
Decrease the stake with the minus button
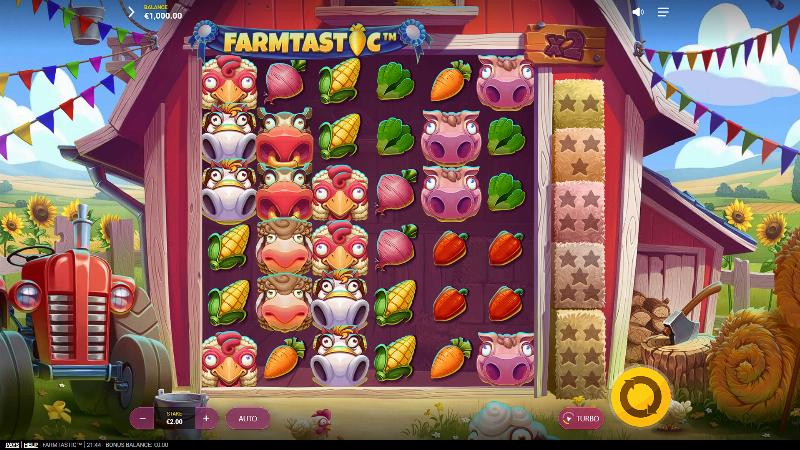144,418
